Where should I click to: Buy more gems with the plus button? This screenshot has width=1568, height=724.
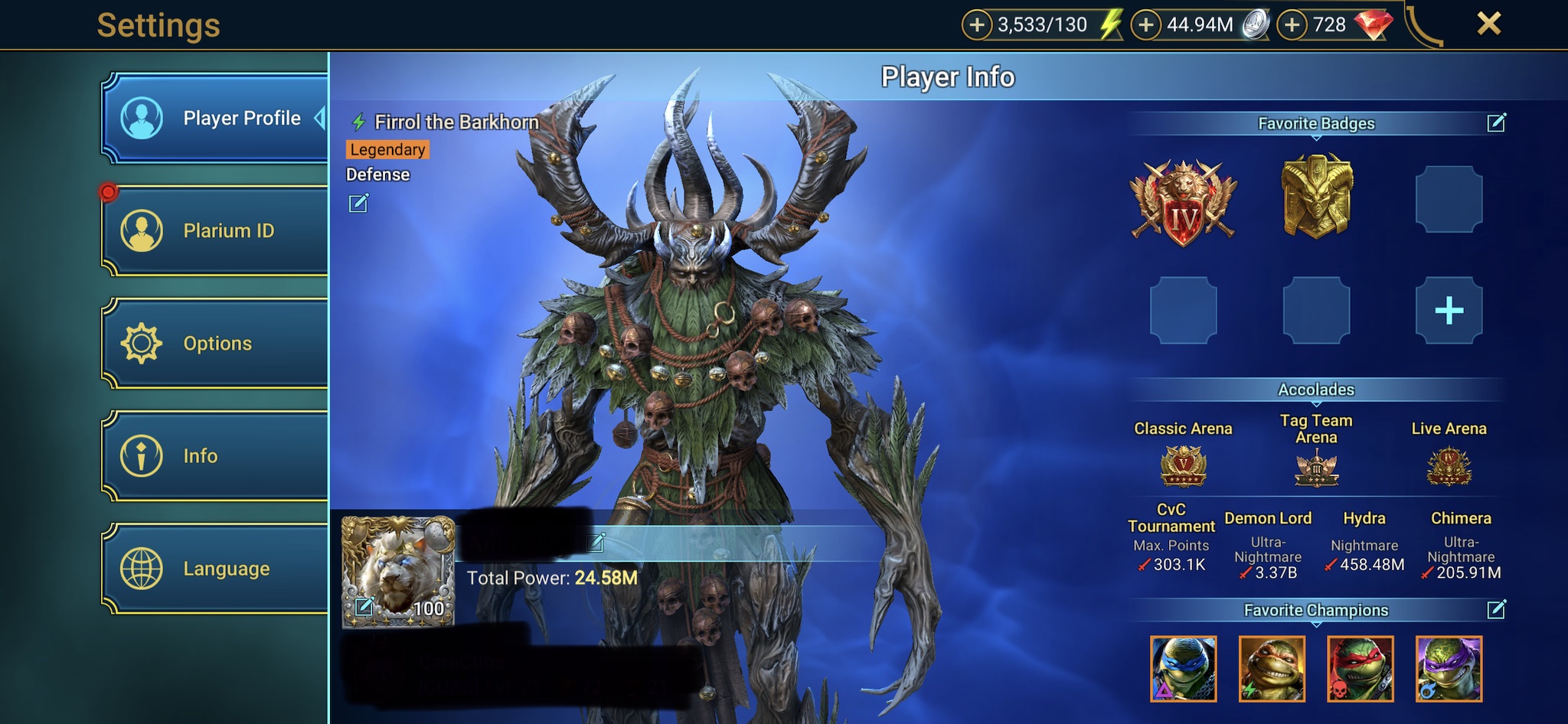(1292, 25)
